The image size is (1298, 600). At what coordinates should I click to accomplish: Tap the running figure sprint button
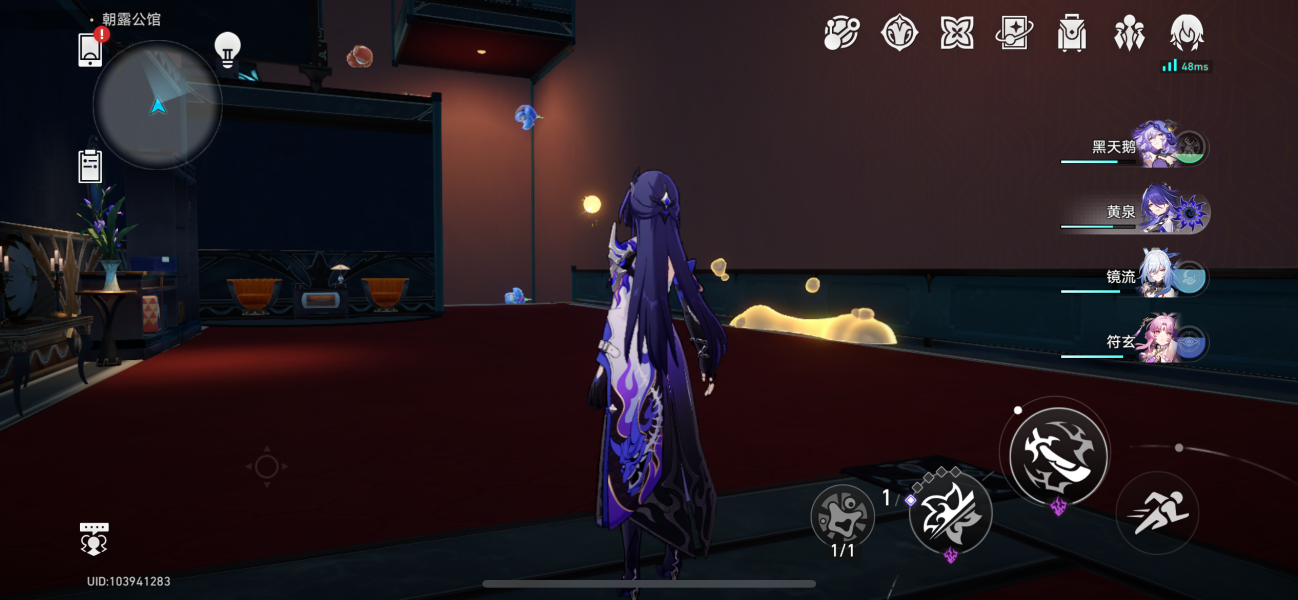[1157, 512]
